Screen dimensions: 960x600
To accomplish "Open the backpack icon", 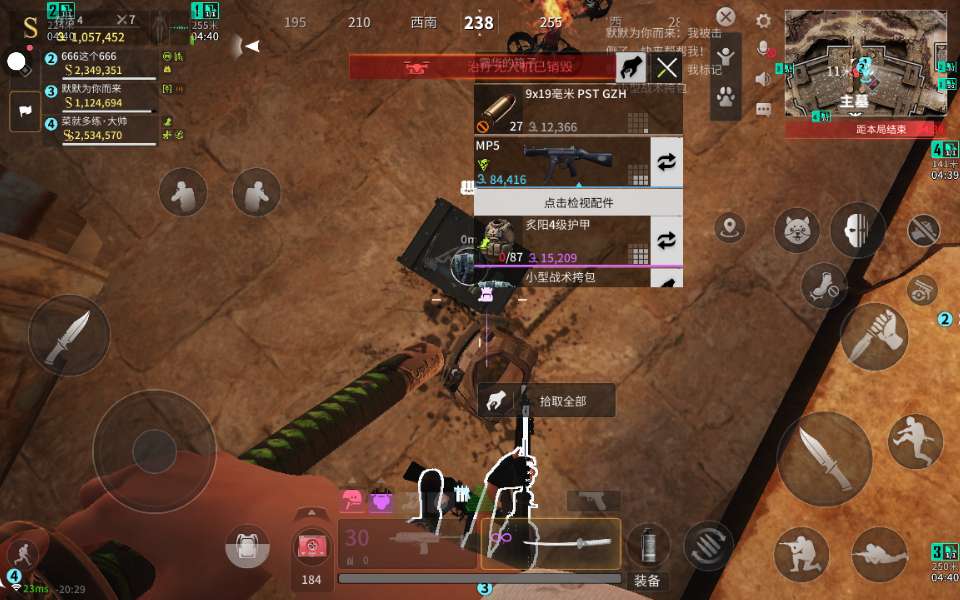I will (247, 547).
